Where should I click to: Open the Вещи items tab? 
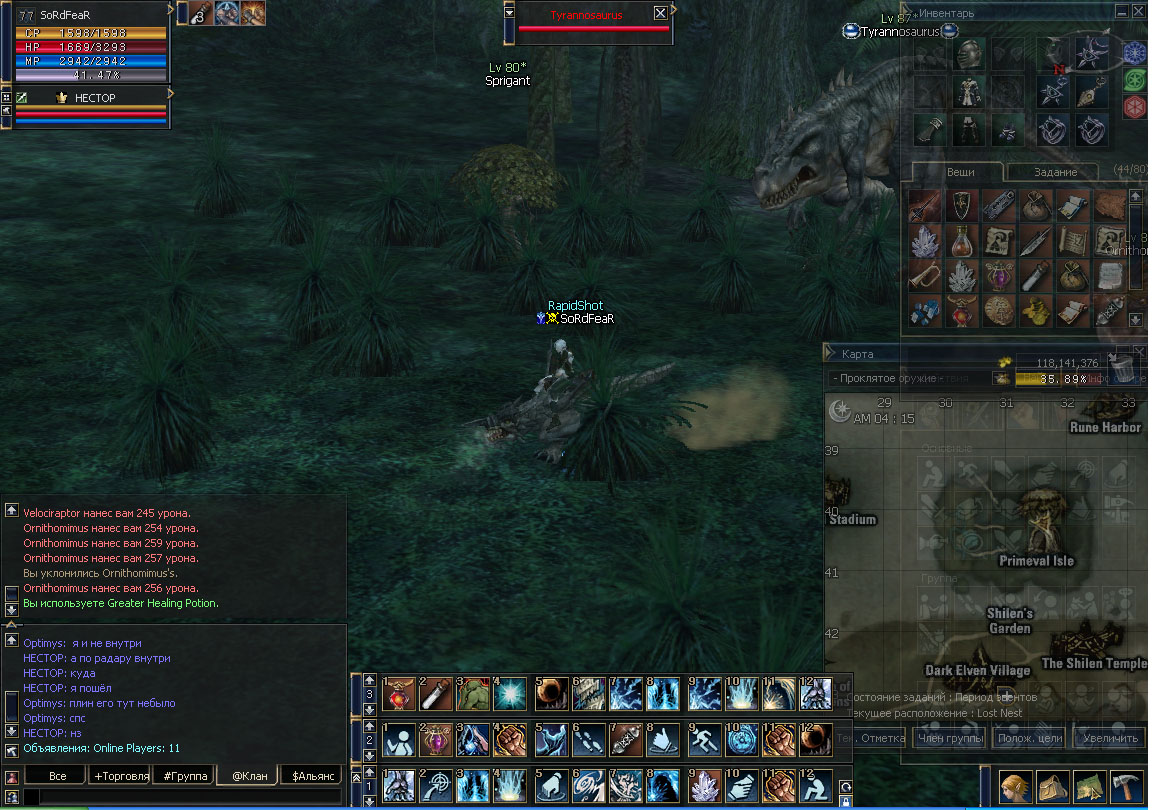pos(960,172)
